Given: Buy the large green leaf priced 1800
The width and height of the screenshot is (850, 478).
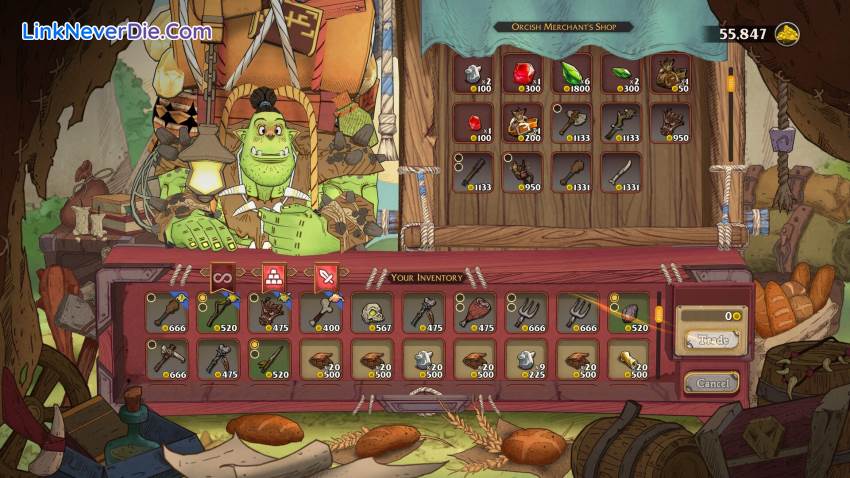Looking at the screenshot, I should [x=570, y=77].
